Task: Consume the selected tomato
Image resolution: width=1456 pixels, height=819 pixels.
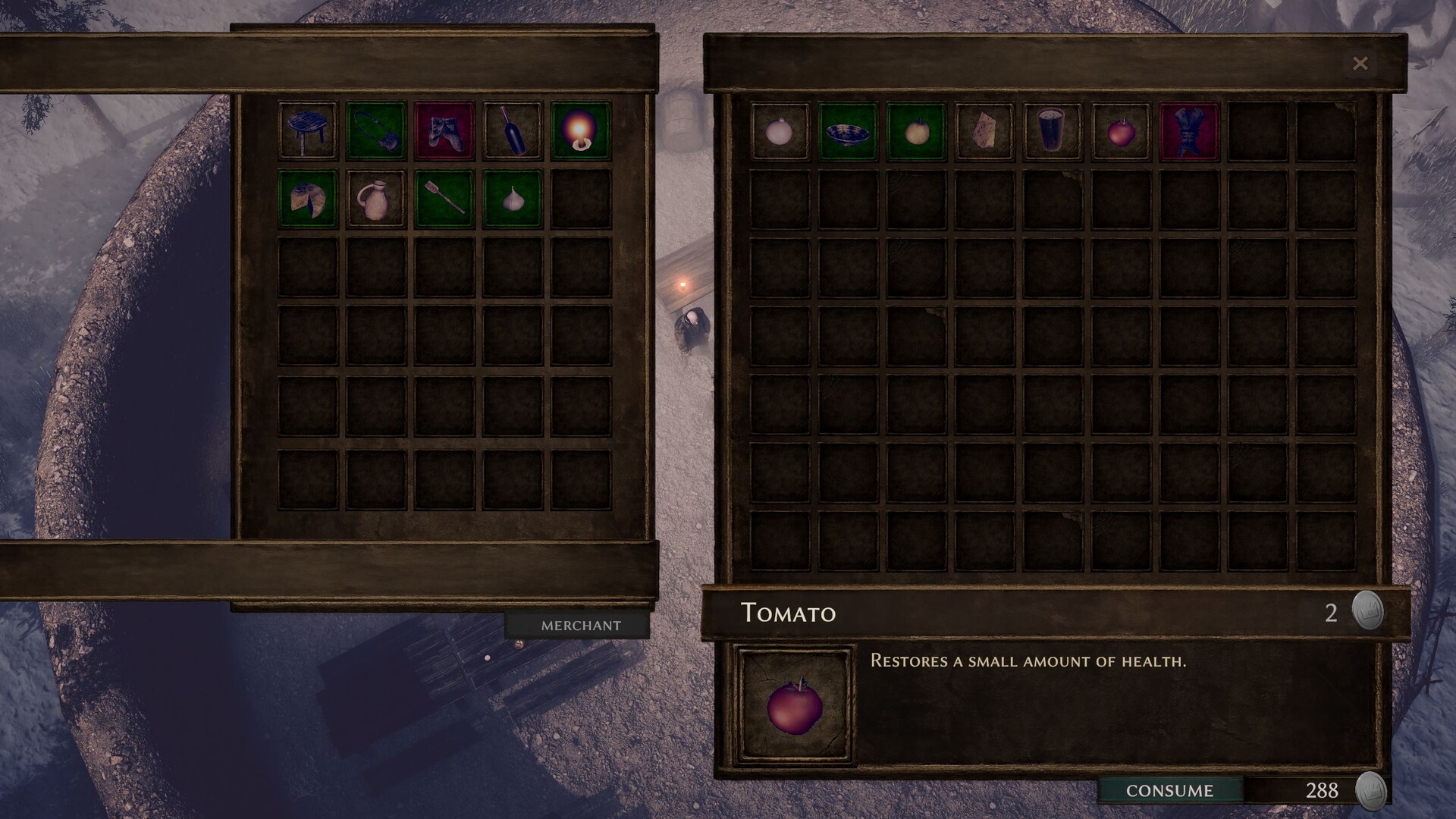Action: [x=1169, y=790]
